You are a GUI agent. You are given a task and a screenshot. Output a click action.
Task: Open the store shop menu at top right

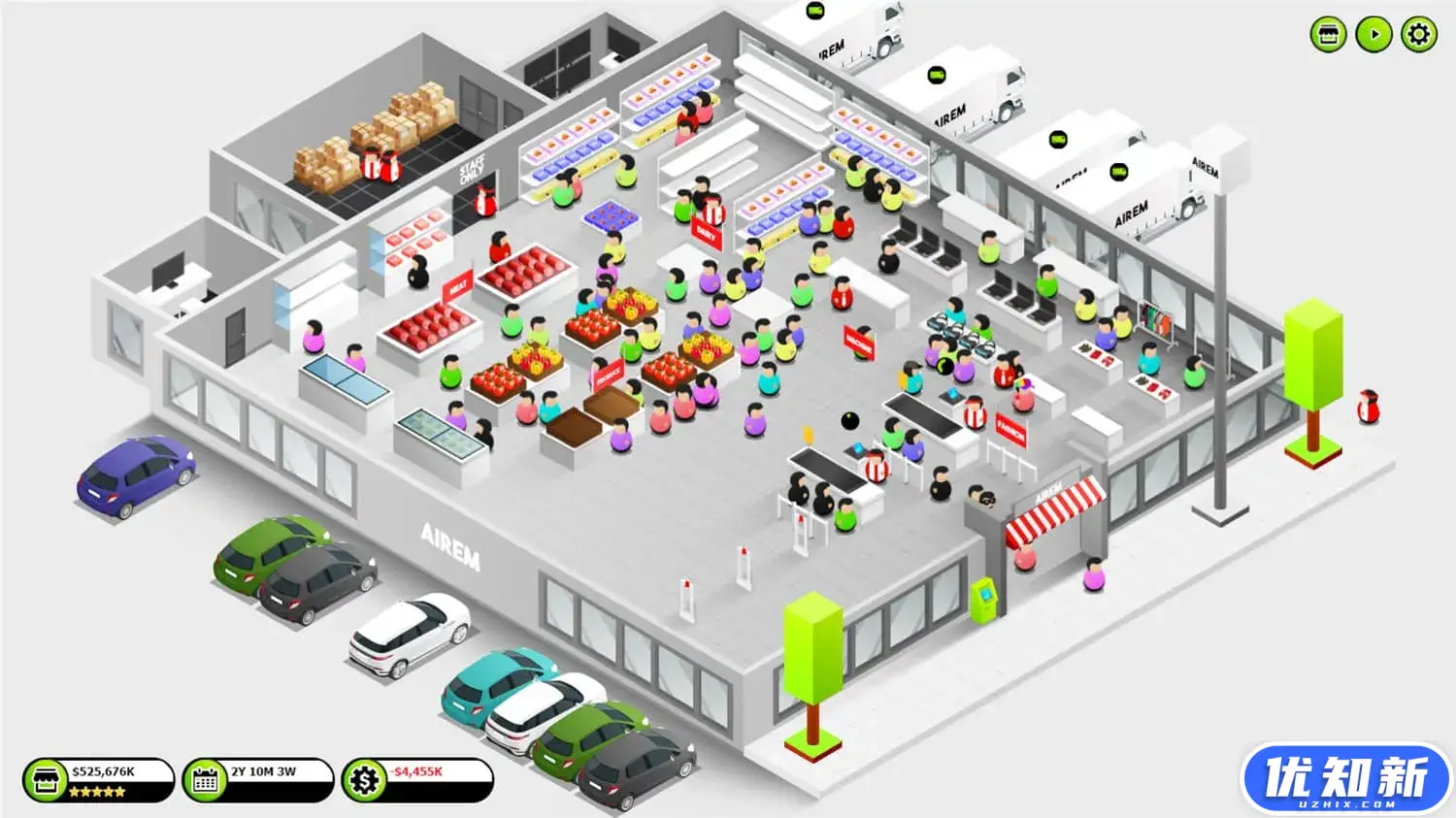(1327, 35)
